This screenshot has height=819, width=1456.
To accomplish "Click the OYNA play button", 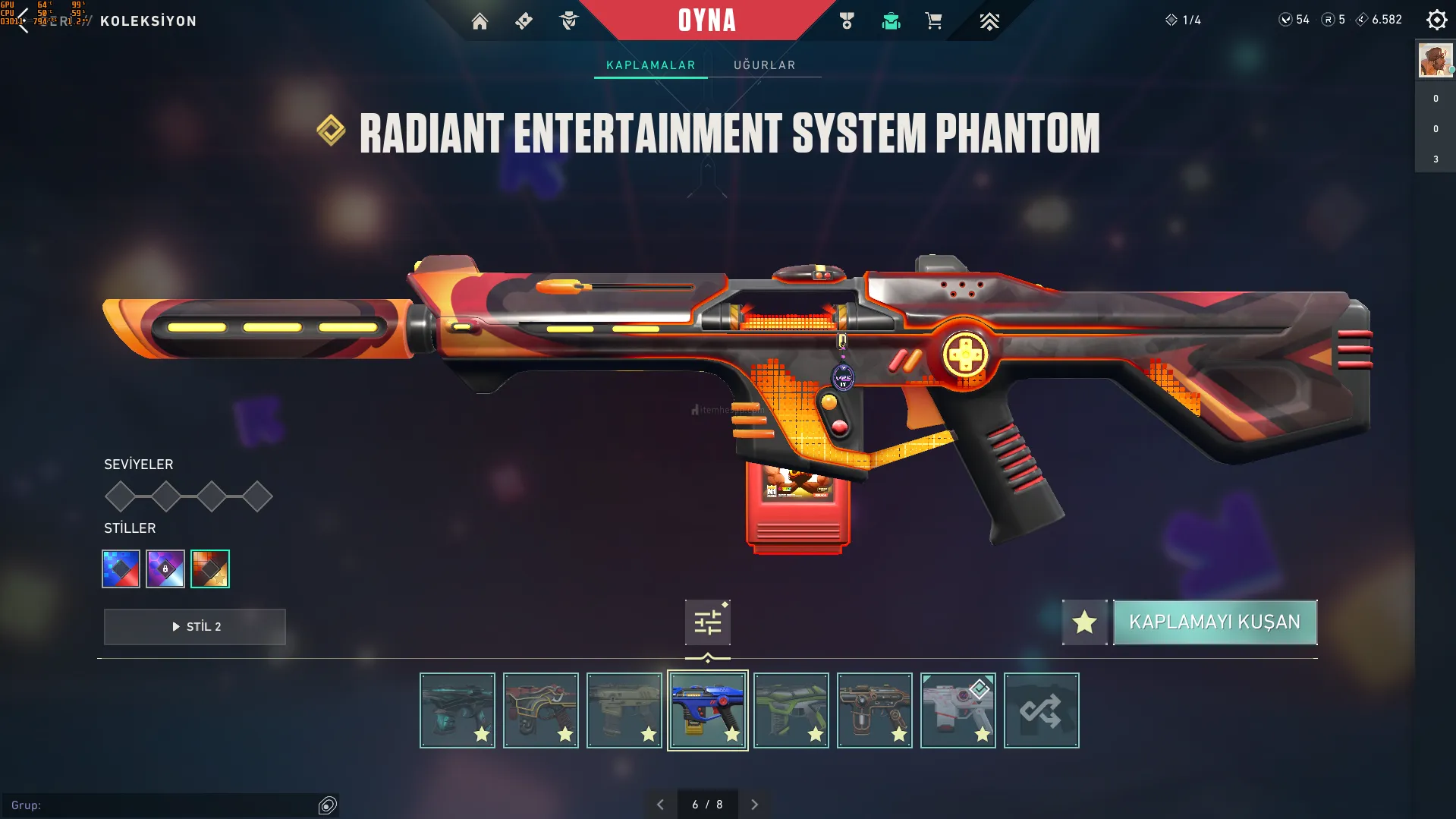I will (706, 20).
